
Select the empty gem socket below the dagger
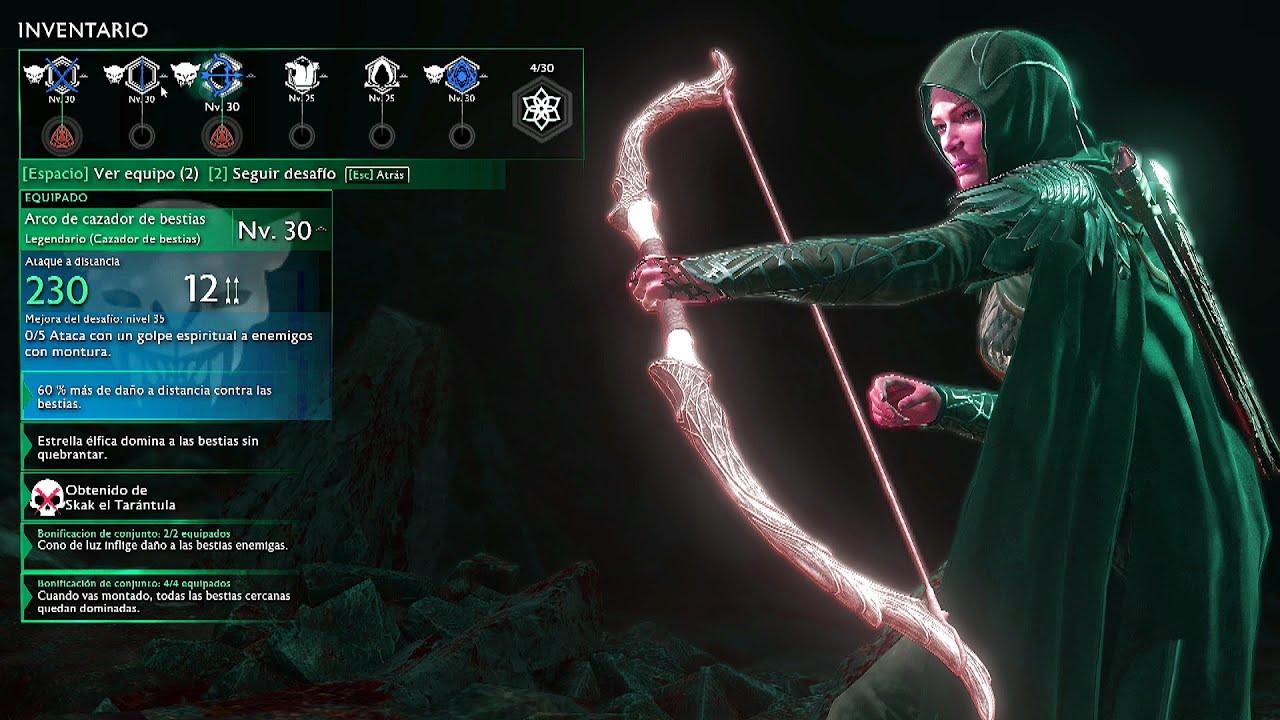pos(142,135)
